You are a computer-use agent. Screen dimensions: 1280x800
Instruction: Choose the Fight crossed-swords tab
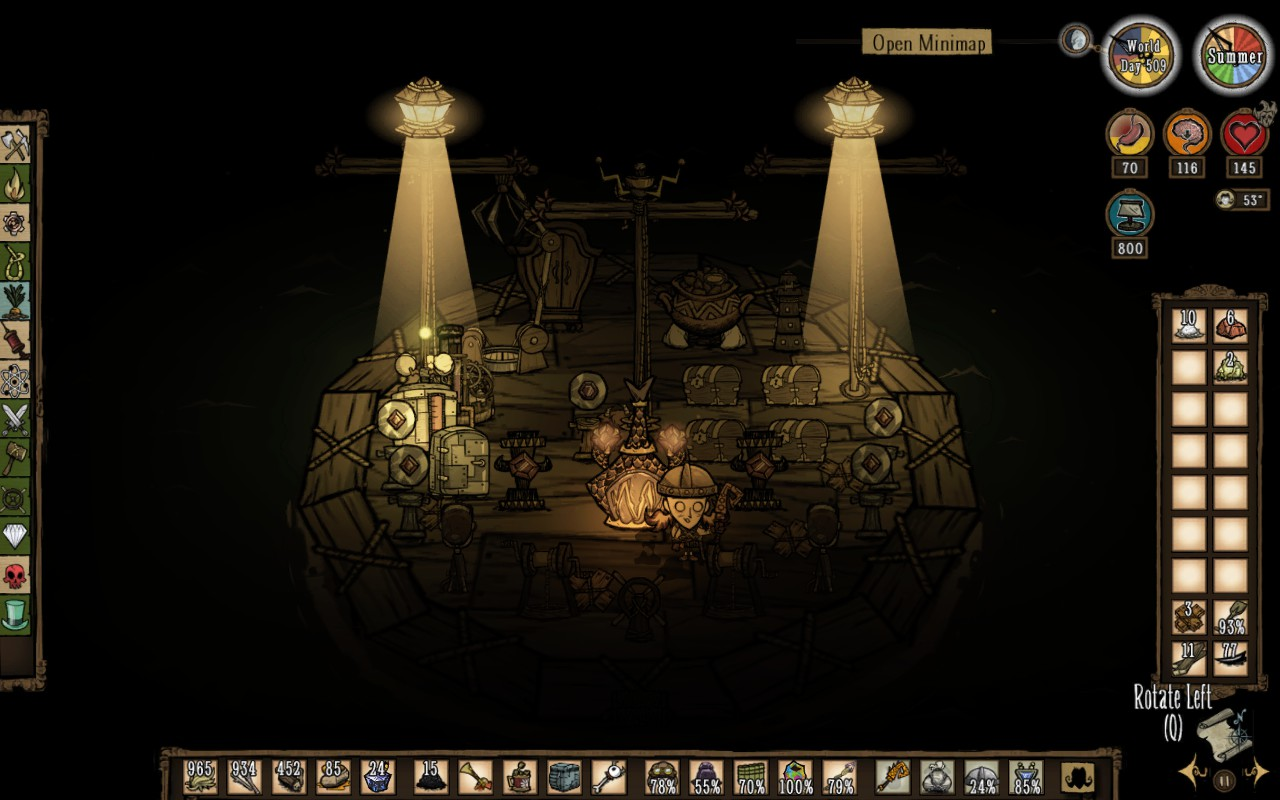coord(15,418)
